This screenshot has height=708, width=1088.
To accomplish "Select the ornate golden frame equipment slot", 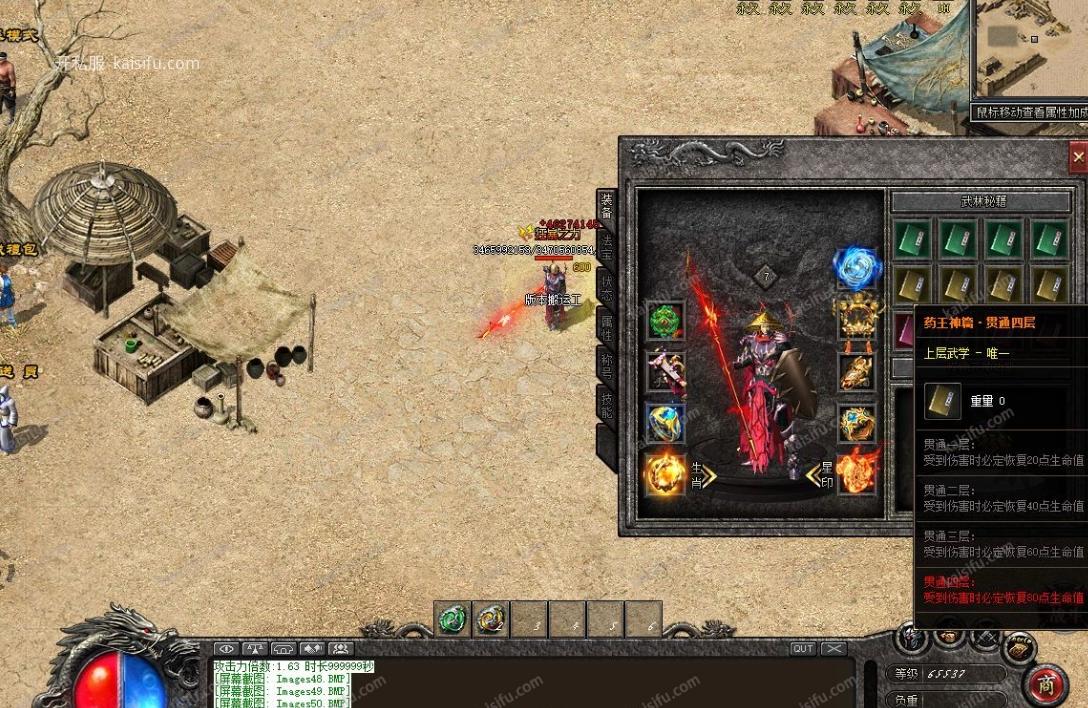I will tap(857, 320).
